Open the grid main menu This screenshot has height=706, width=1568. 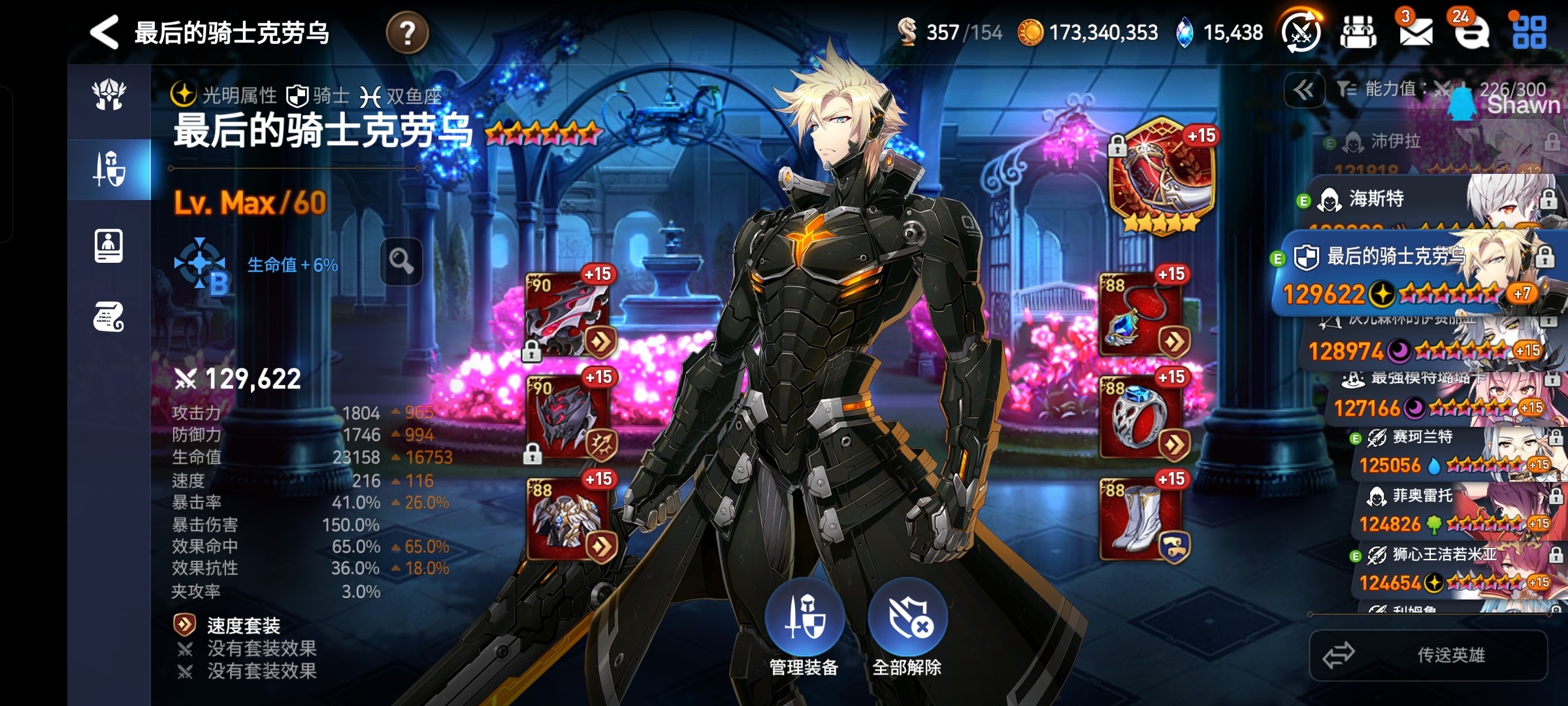(x=1529, y=32)
